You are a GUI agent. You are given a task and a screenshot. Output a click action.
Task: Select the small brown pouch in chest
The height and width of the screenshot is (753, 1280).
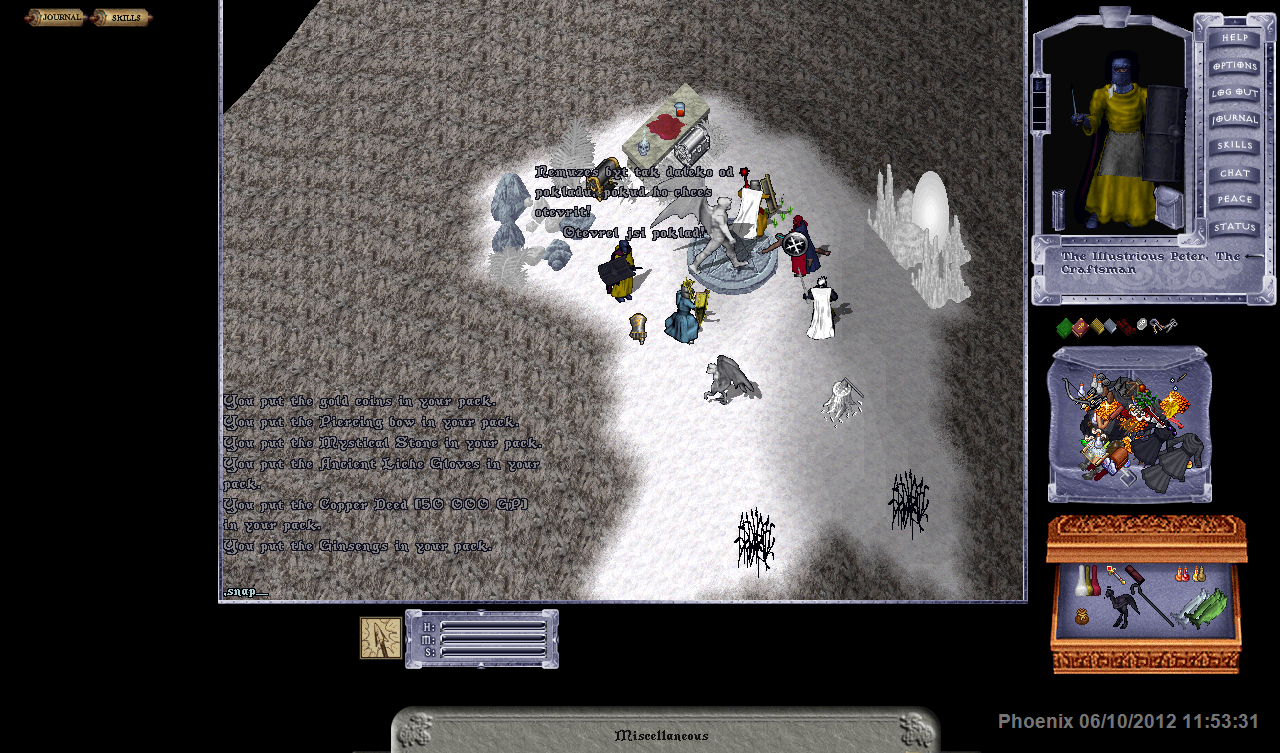pos(1082,618)
